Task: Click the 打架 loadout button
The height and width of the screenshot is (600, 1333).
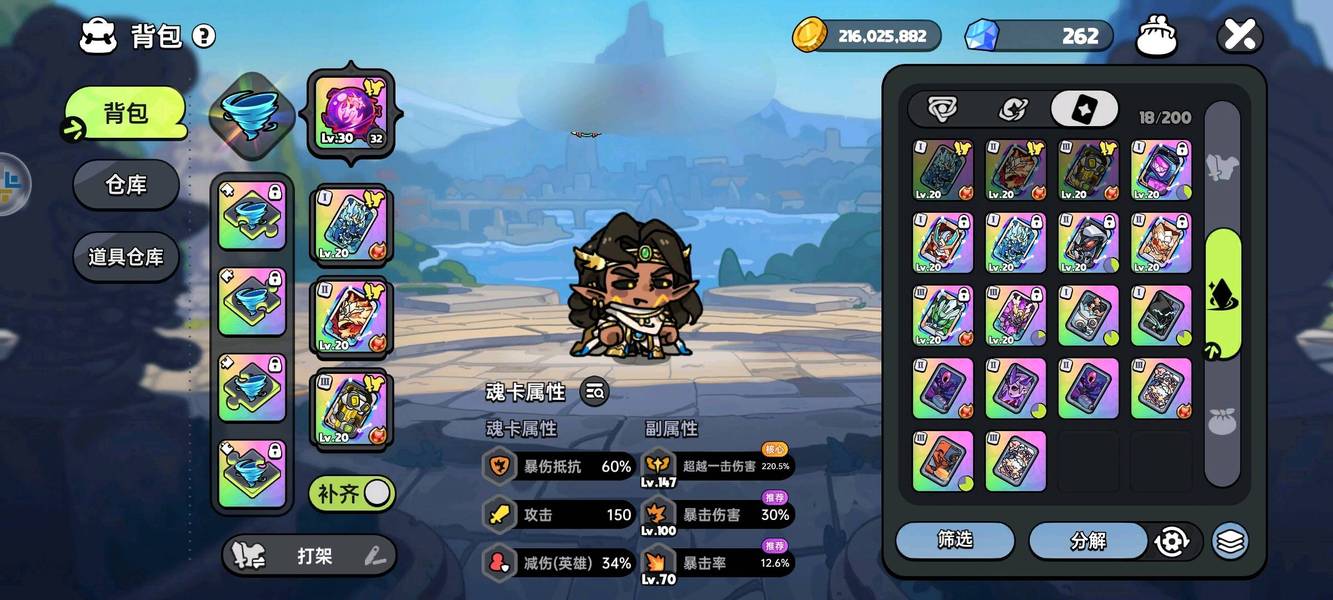Action: coord(308,556)
